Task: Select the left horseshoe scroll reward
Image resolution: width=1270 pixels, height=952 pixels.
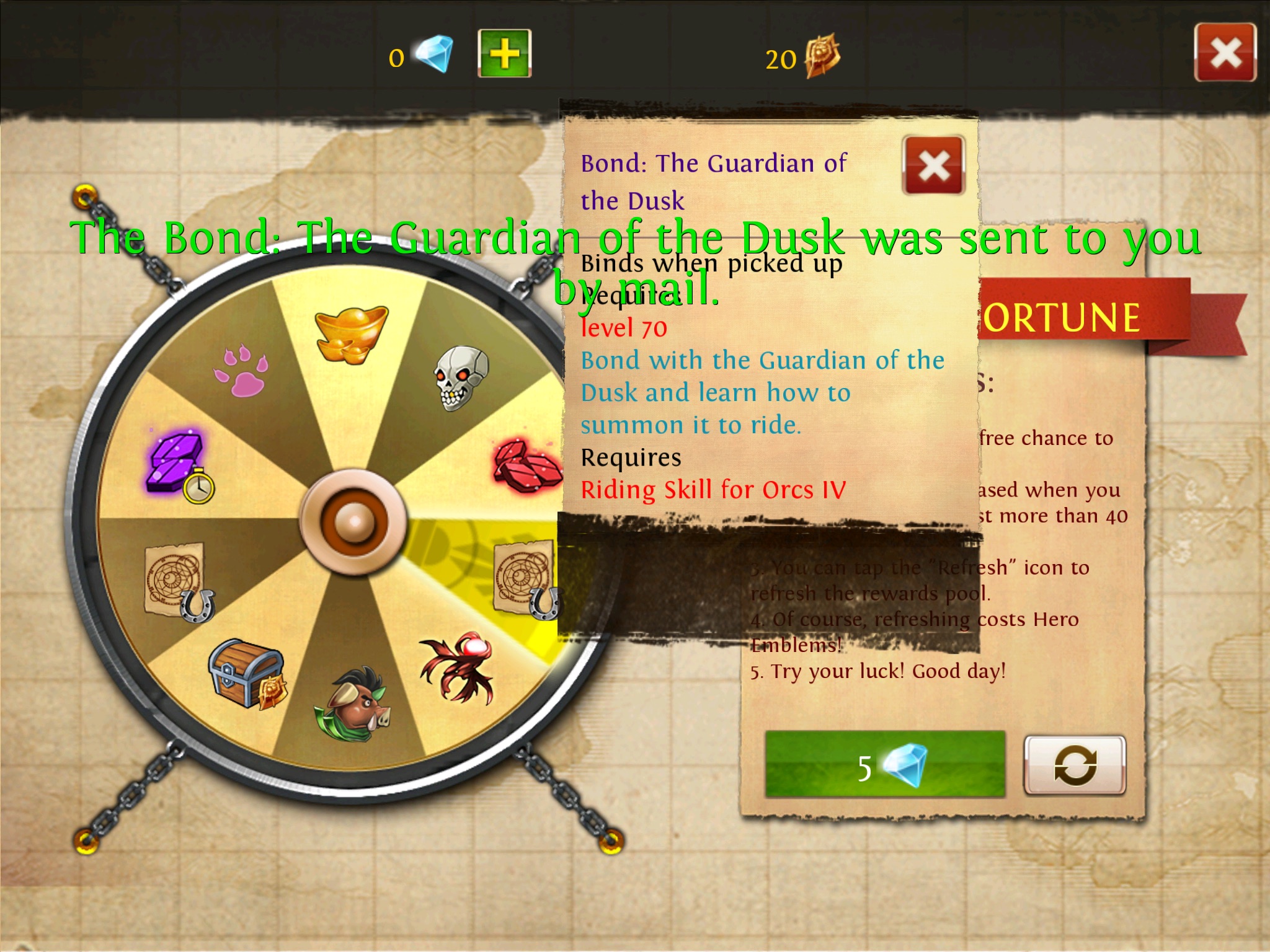Action: (178, 581)
